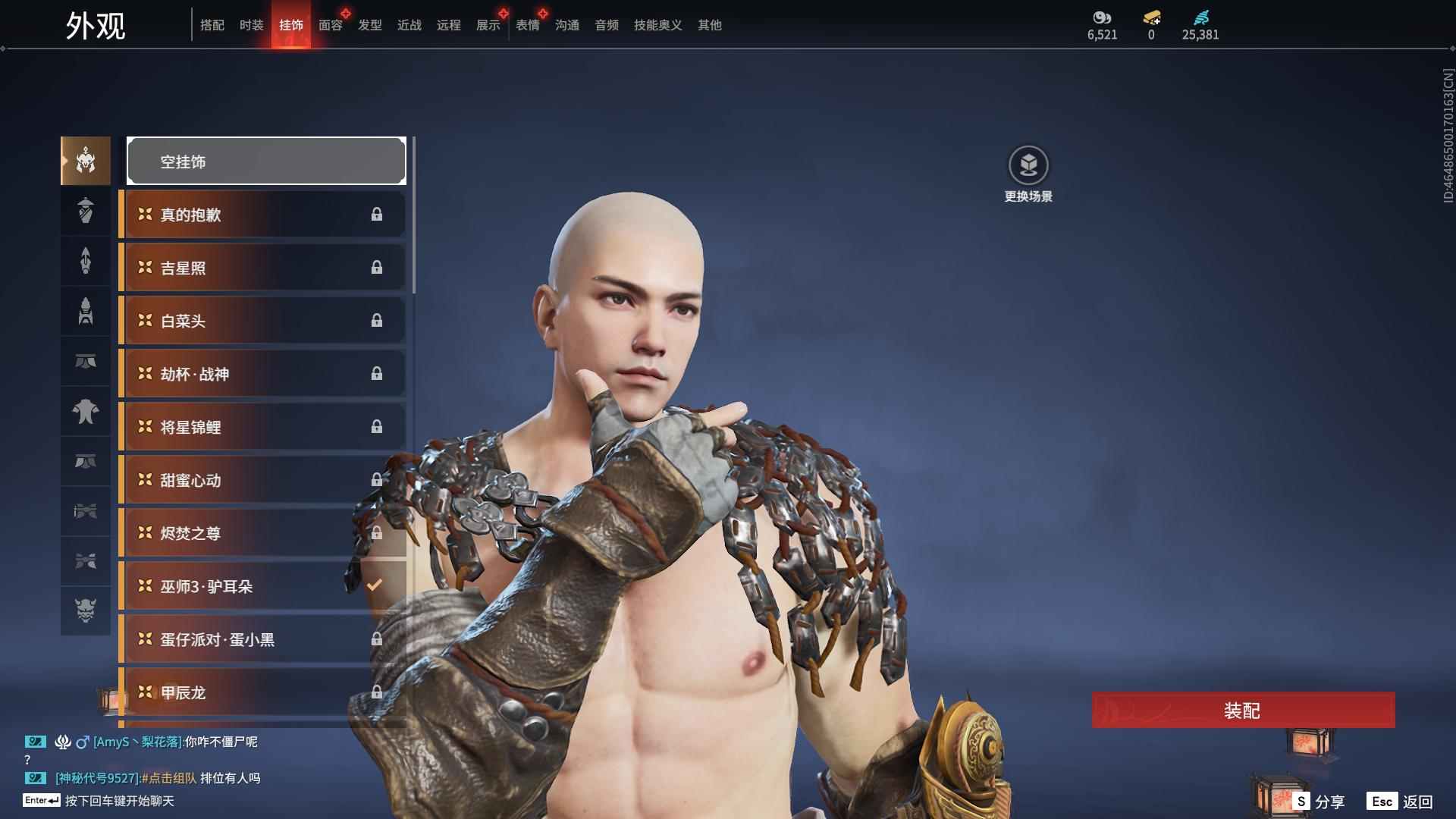Screen dimensions: 1456x819
Task: Select the 蛋仔派对·蛋小黑 accessory
Action: coord(262,639)
